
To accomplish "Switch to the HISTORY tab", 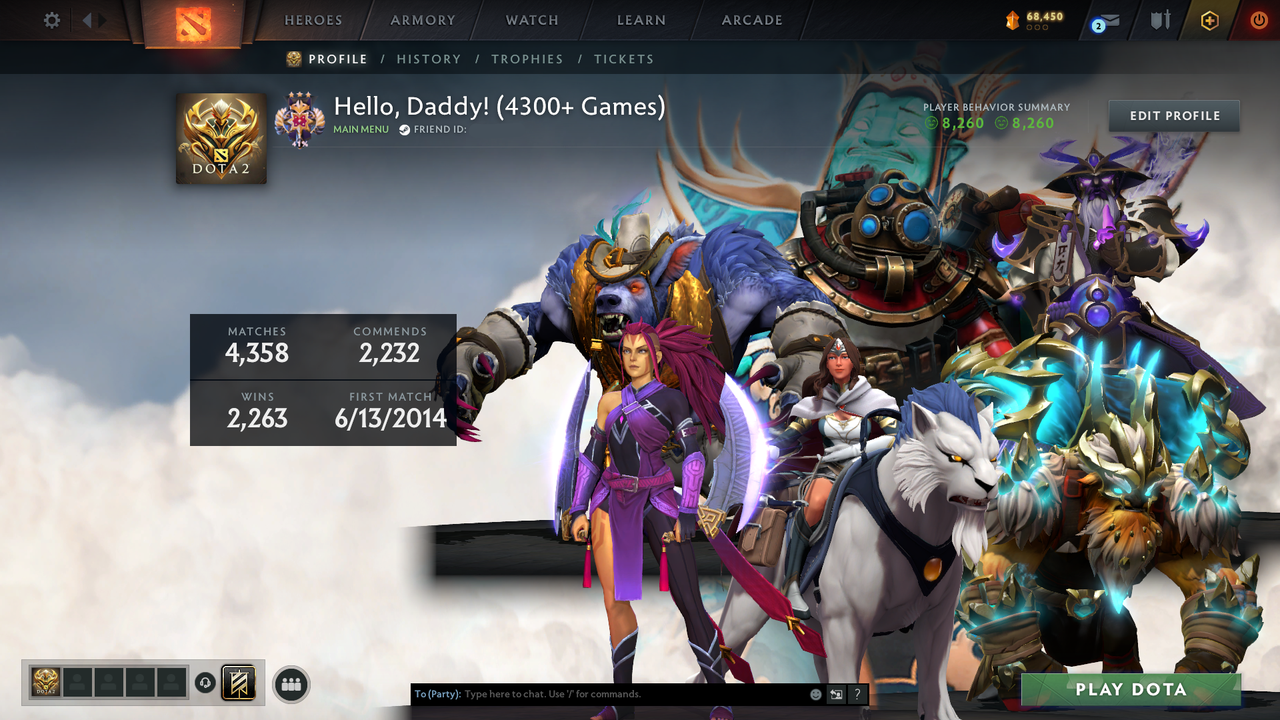I will coord(428,59).
